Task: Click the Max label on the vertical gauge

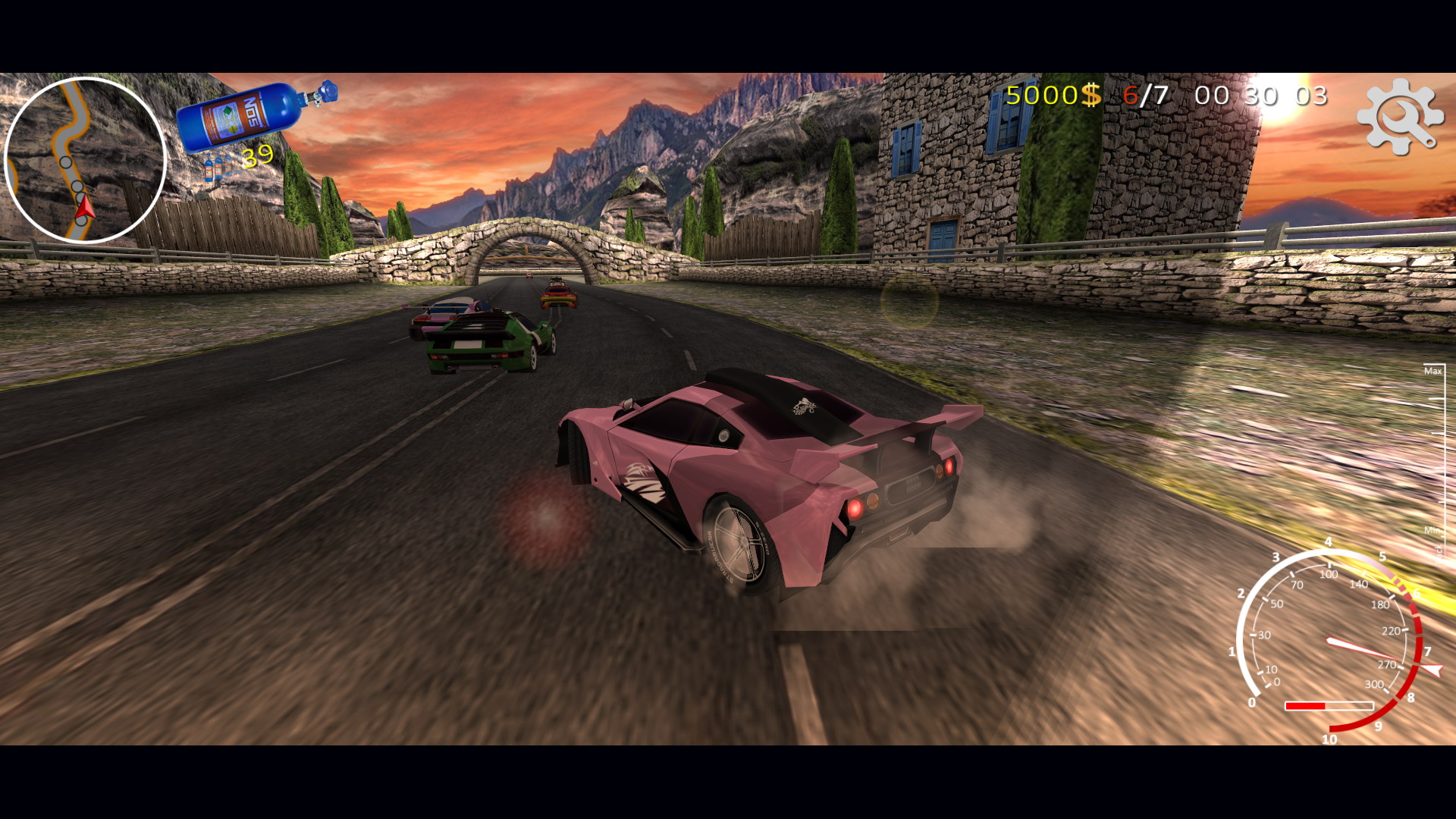Action: tap(1432, 370)
